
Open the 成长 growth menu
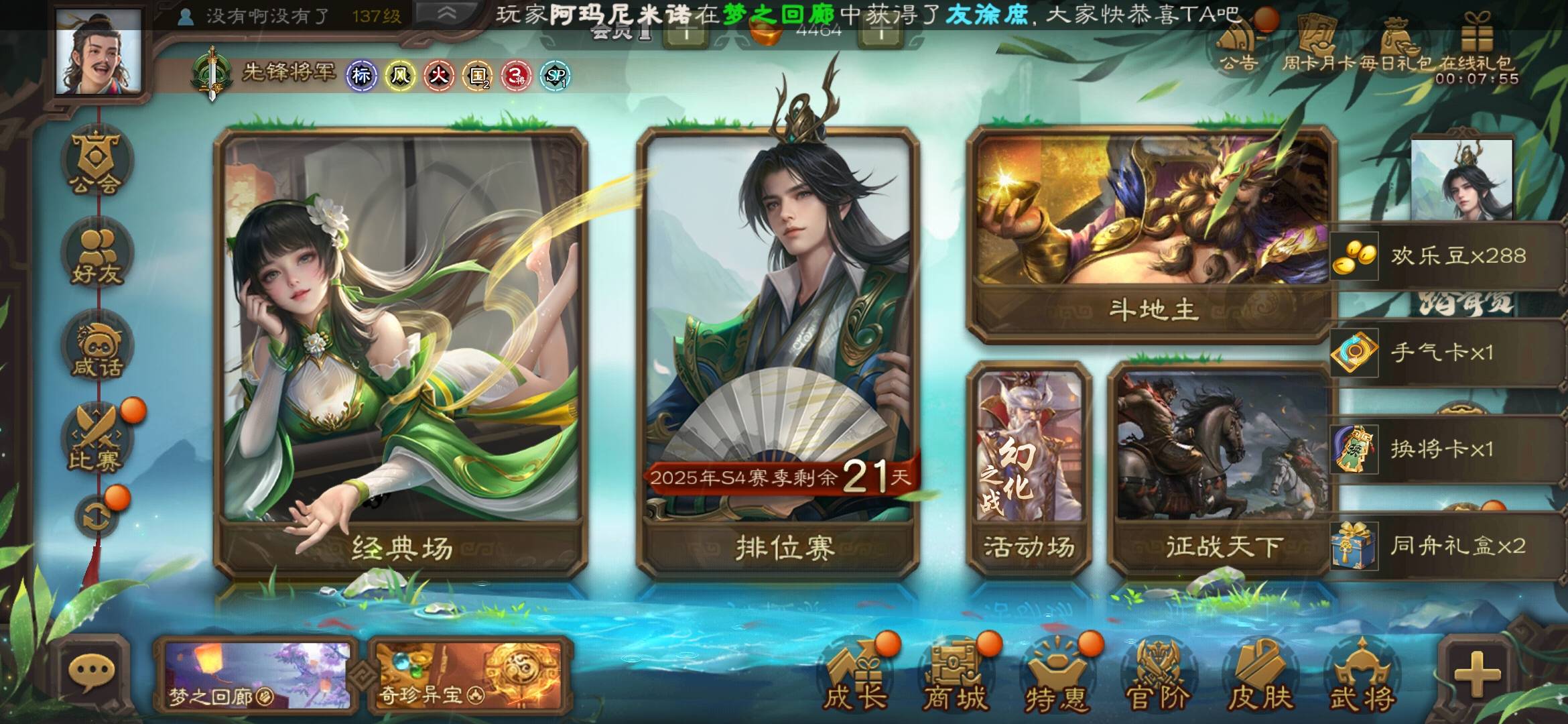(854, 677)
